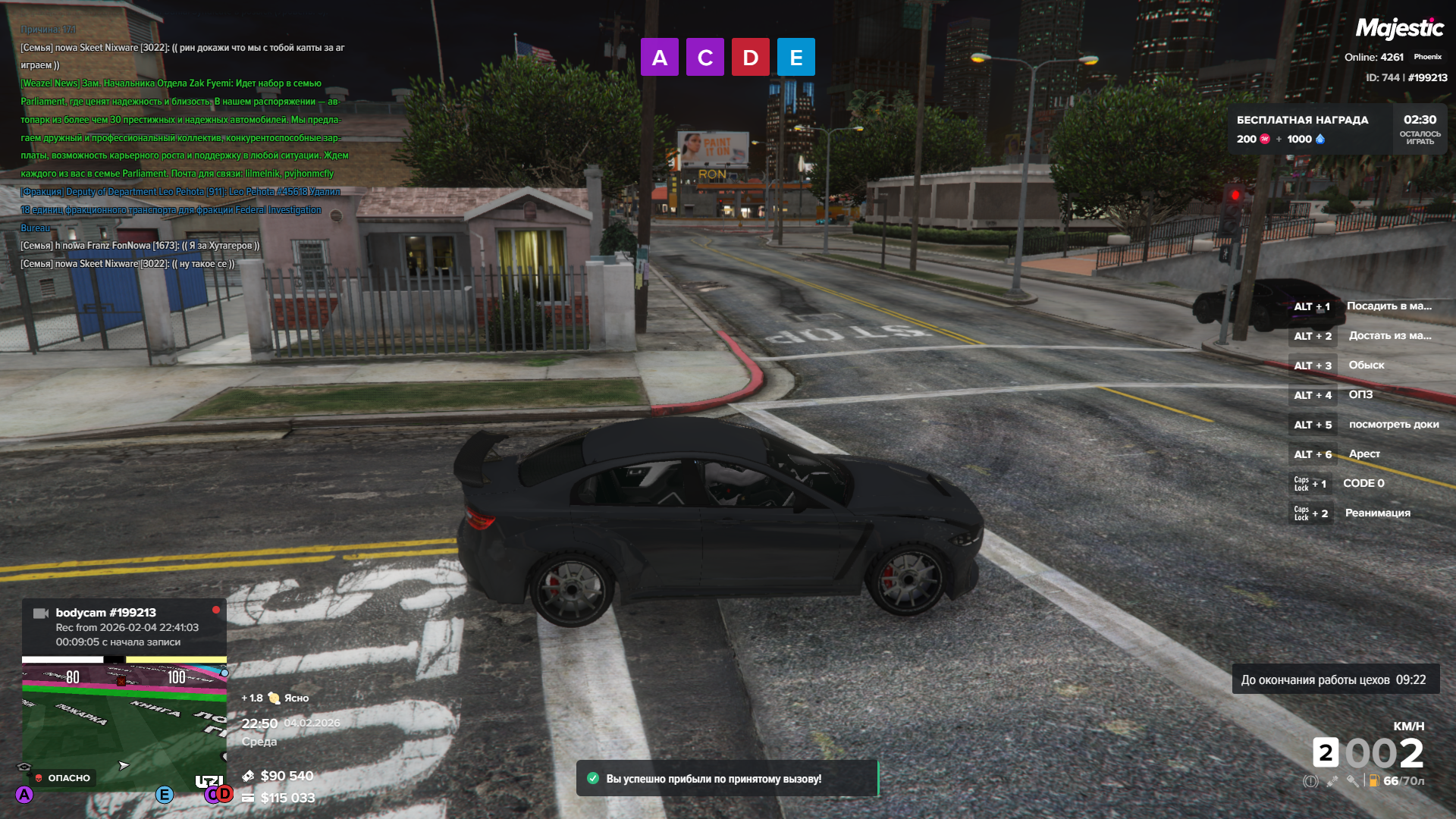Choose the Обыск action entry
The width and height of the screenshot is (1456, 819).
click(1366, 366)
